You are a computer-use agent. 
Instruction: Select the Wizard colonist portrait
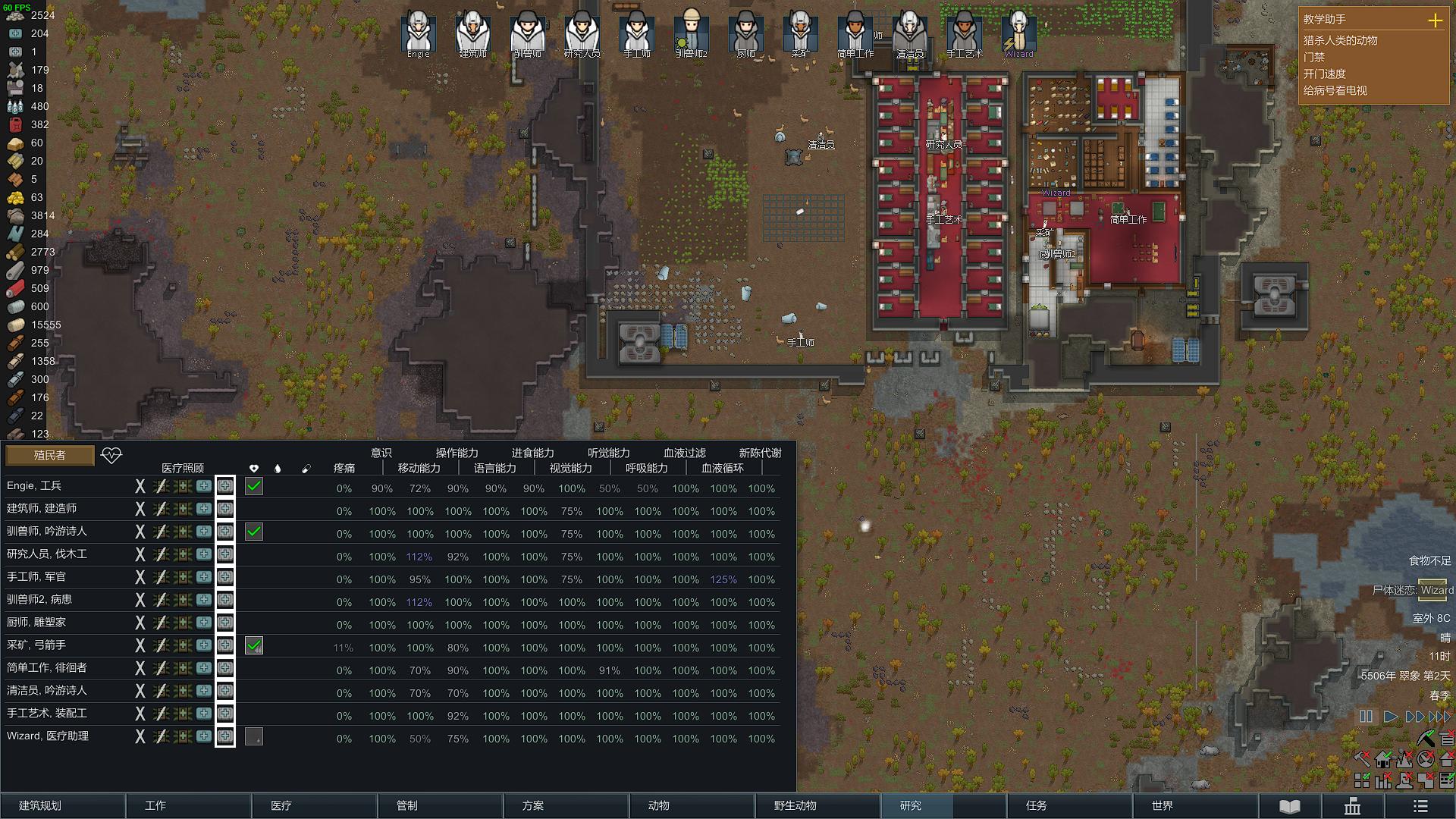1018,33
